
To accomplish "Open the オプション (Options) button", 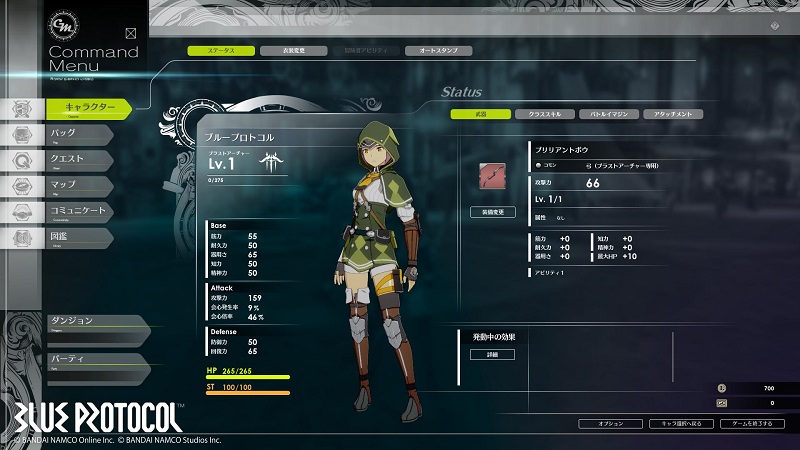I will point(610,424).
